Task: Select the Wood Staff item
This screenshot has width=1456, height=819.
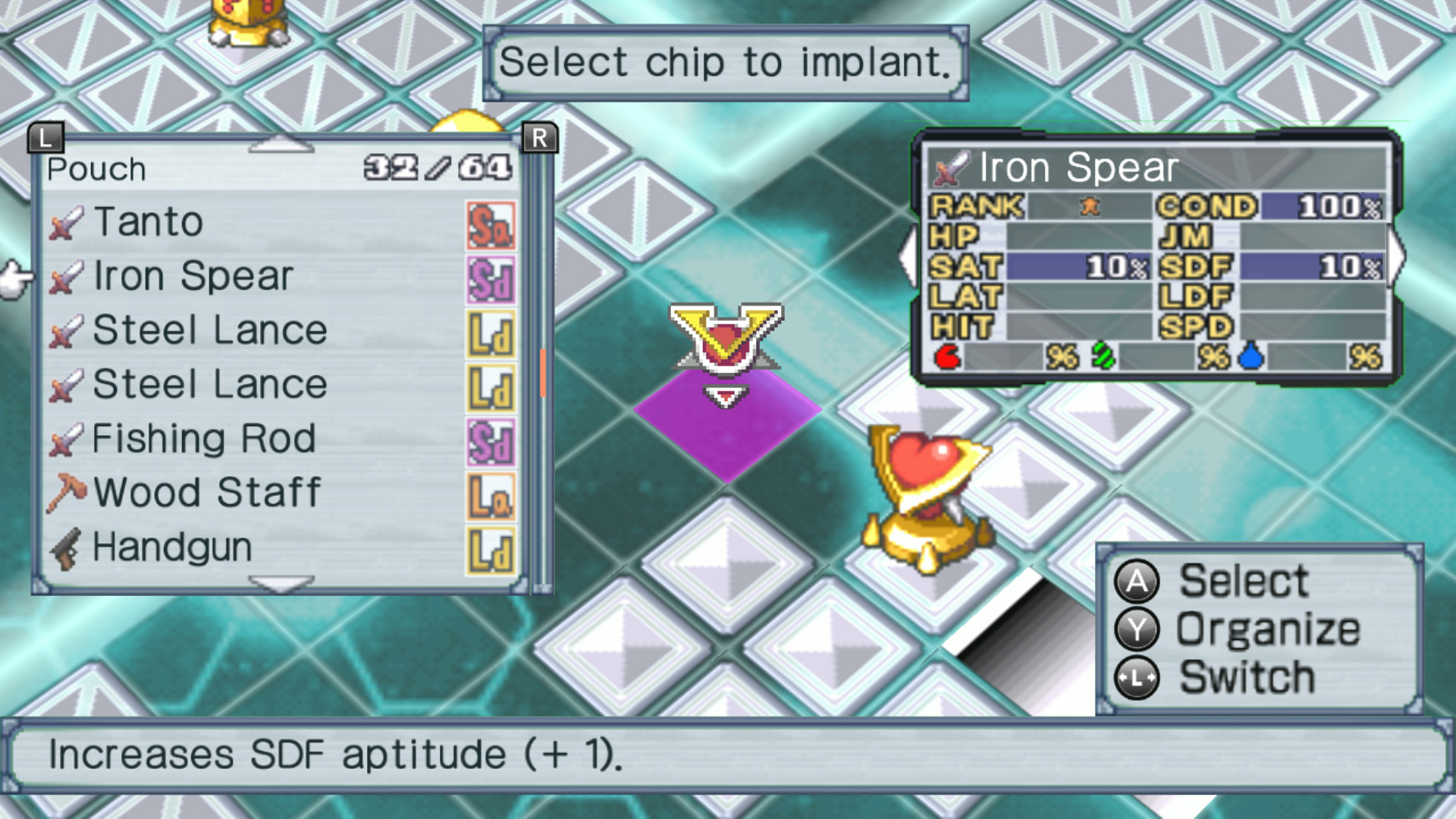Action: click(x=207, y=493)
